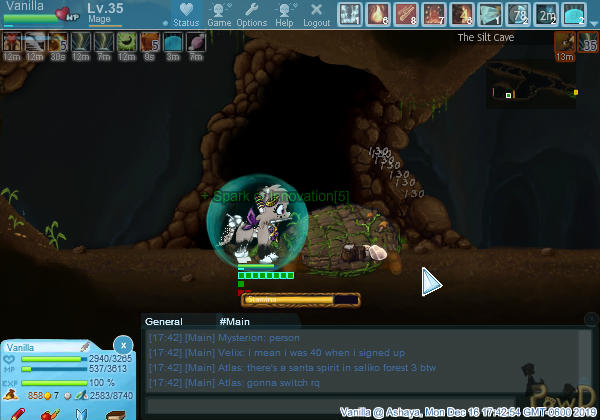Image resolution: width=600 pixels, height=420 pixels.
Task: Click the red apple icon in the panel
Action: [49, 414]
